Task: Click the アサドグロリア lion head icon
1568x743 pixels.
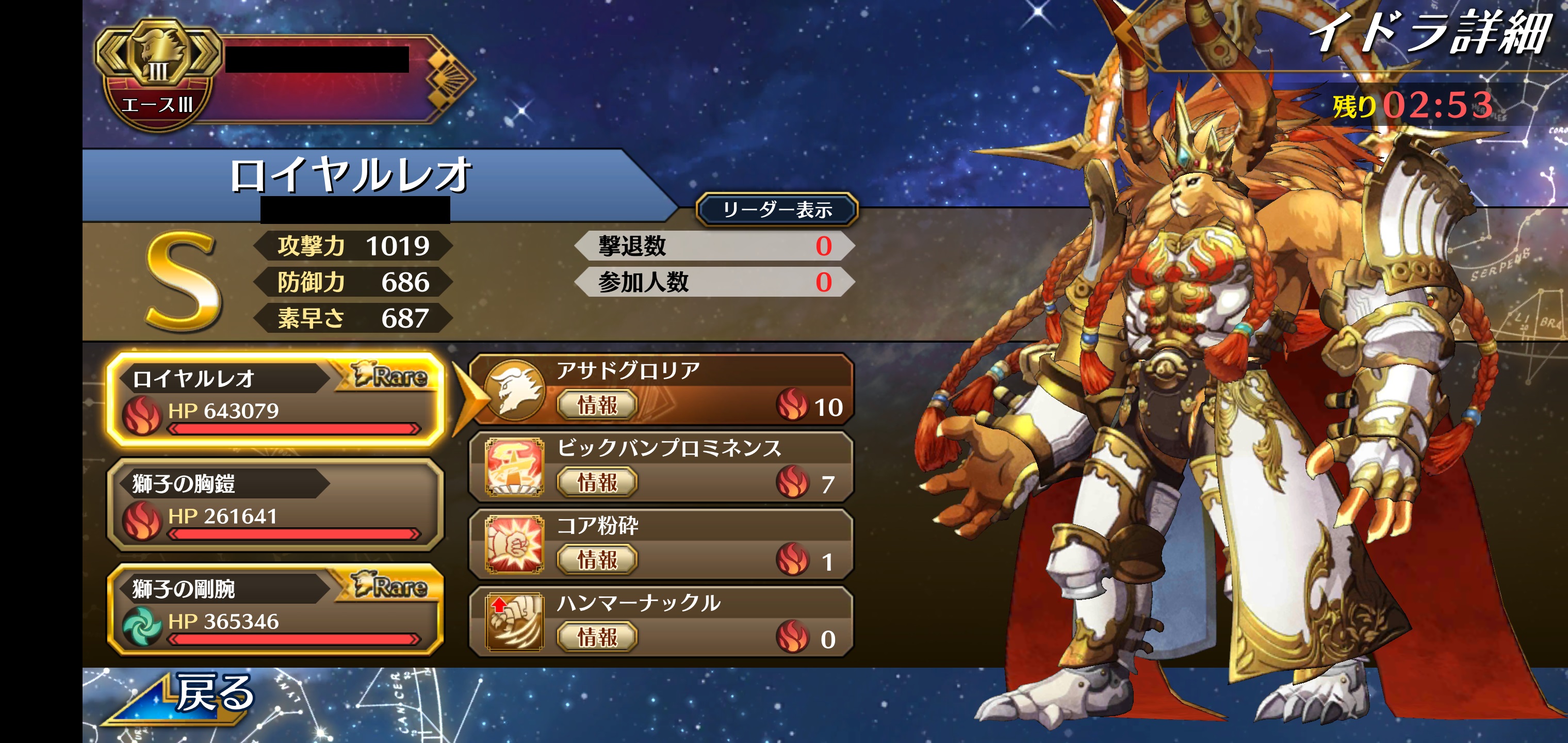Action: 515,390
